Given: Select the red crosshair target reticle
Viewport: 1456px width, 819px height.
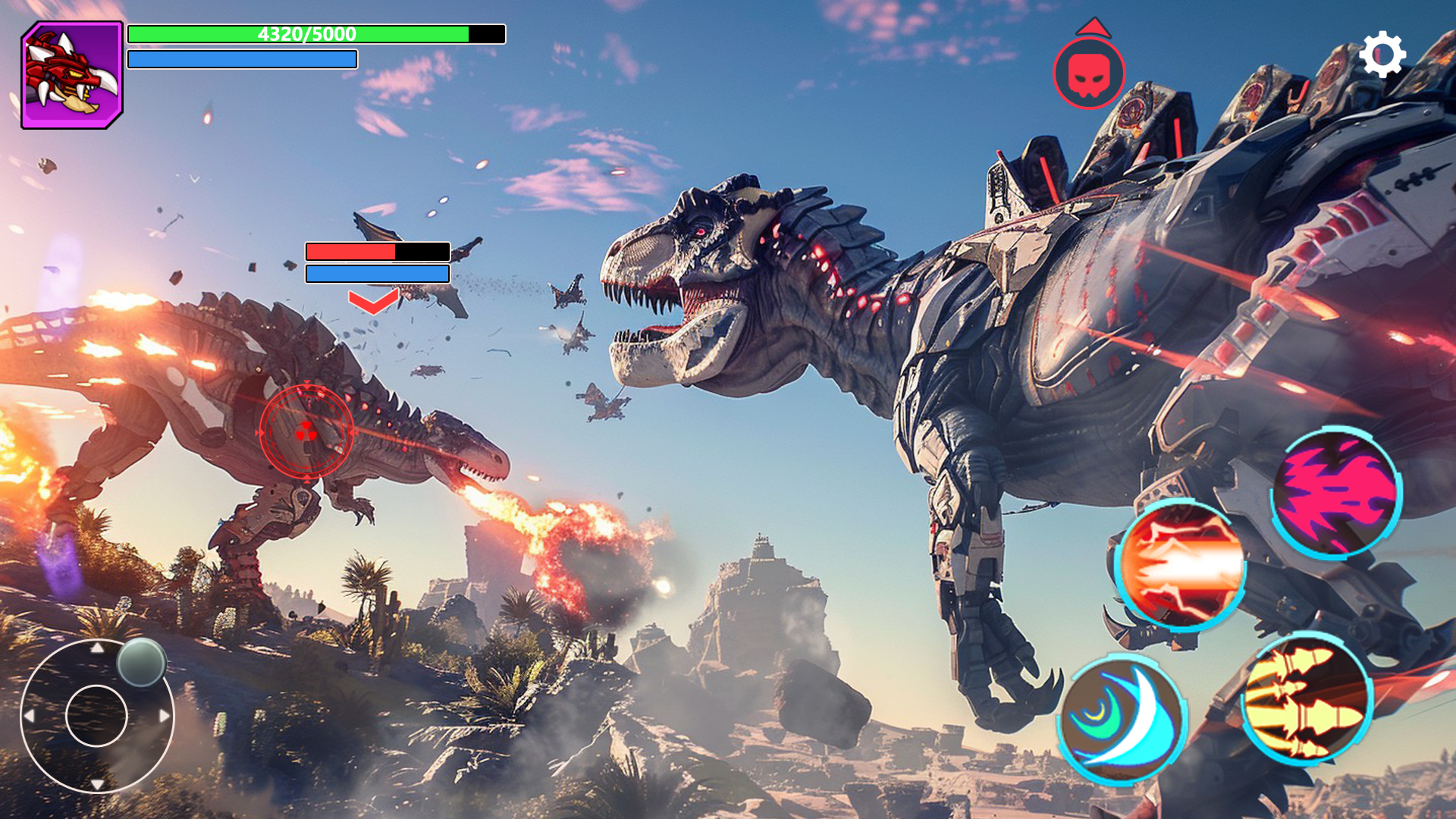Looking at the screenshot, I should pos(306,432).
